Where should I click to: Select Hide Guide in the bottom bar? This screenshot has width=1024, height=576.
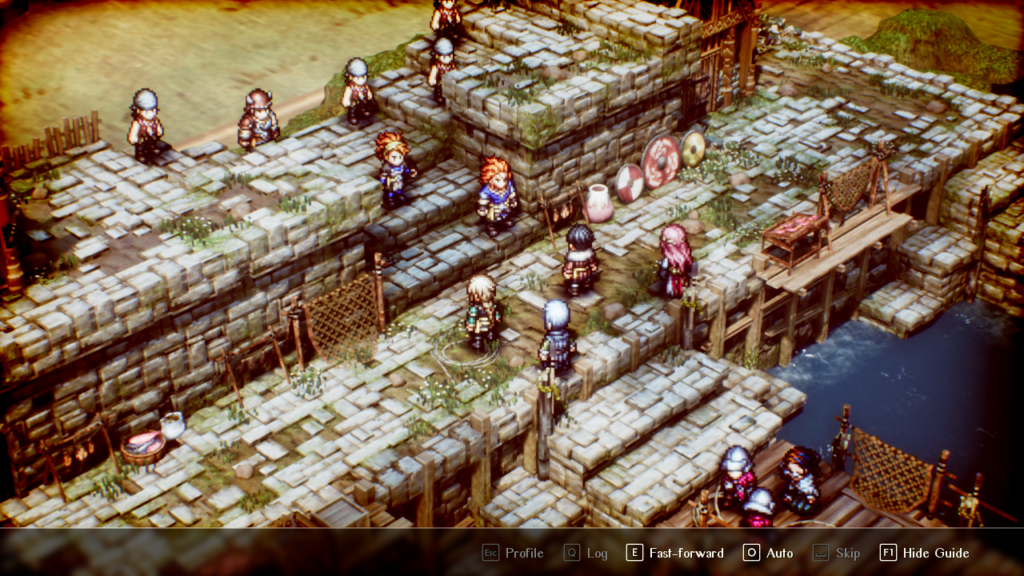[x=925, y=553]
